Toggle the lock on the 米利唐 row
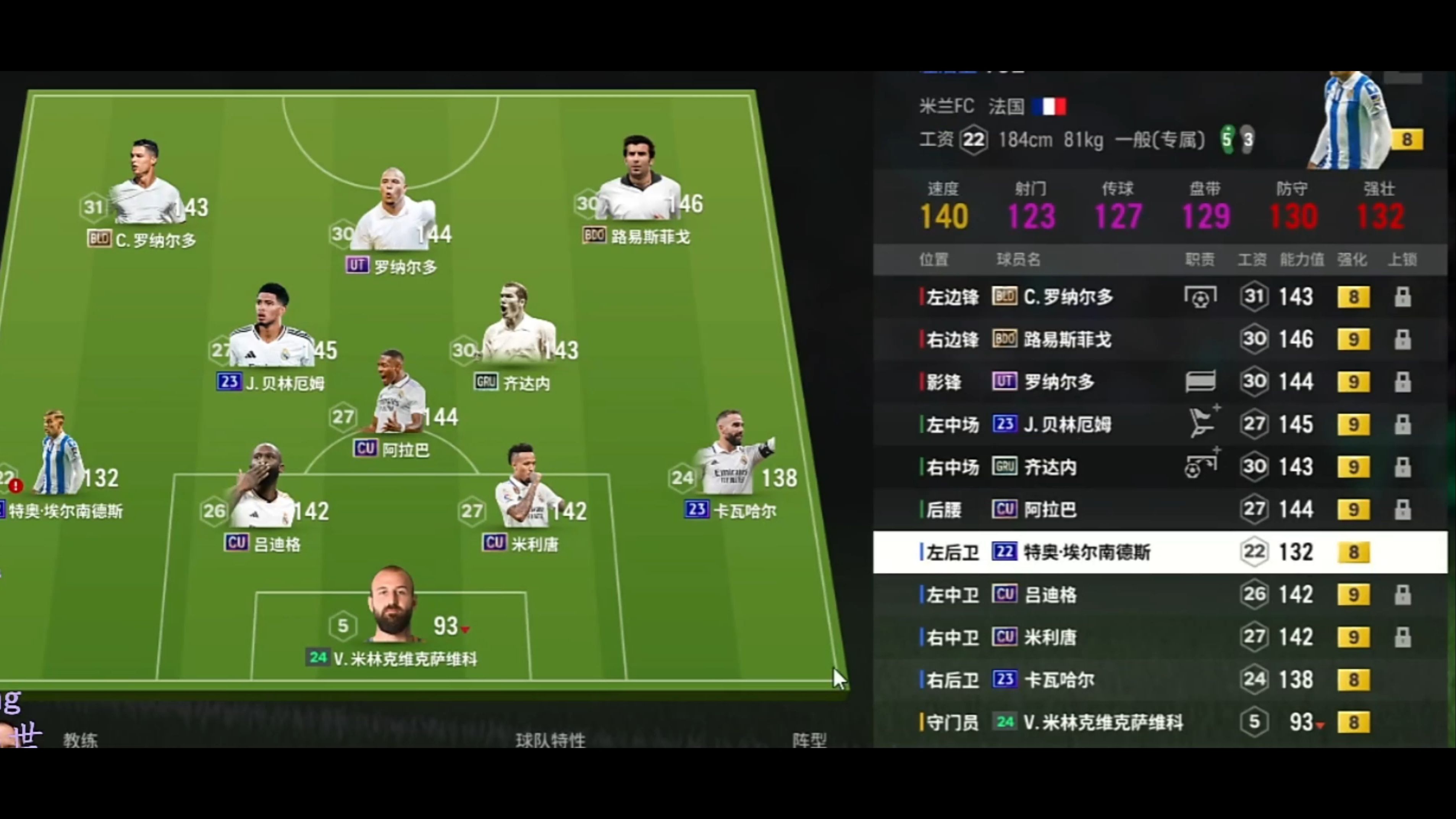The width and height of the screenshot is (1456, 819). pos(1404,637)
